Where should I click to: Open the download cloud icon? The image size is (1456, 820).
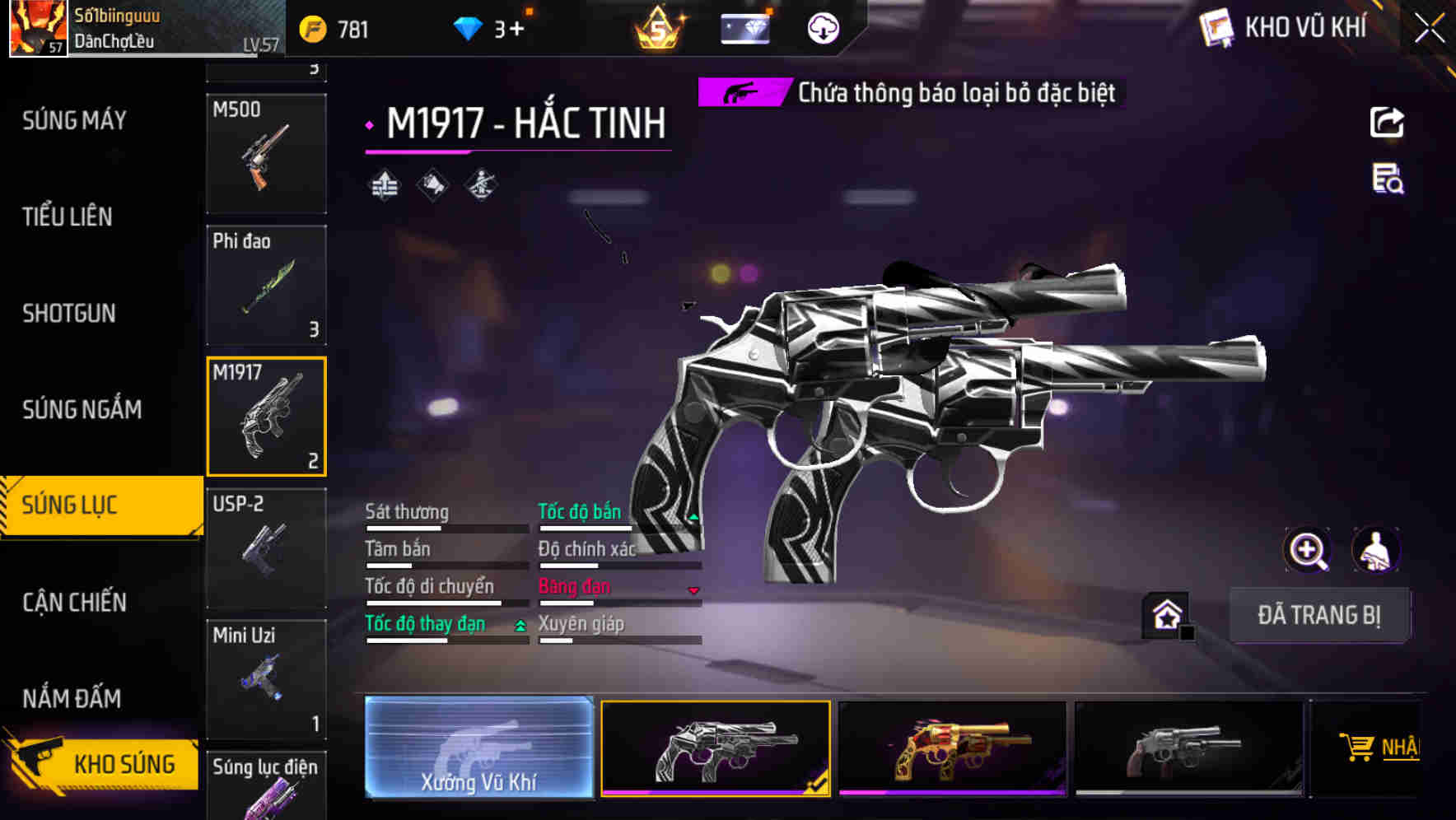tap(823, 30)
